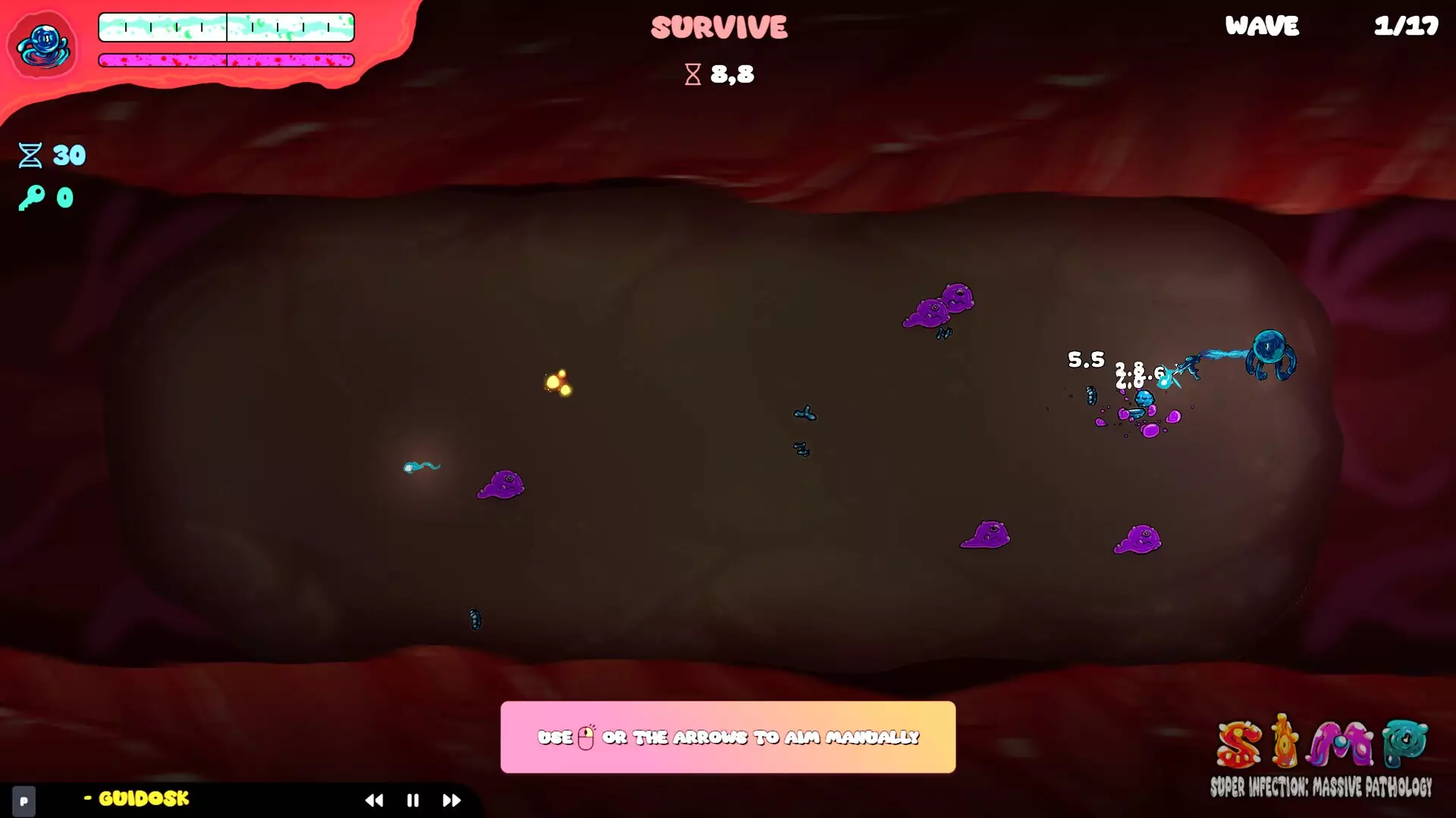This screenshot has width=1456, height=818.
Task: Click the P icon in the bottom-left bar
Action: tap(25, 800)
